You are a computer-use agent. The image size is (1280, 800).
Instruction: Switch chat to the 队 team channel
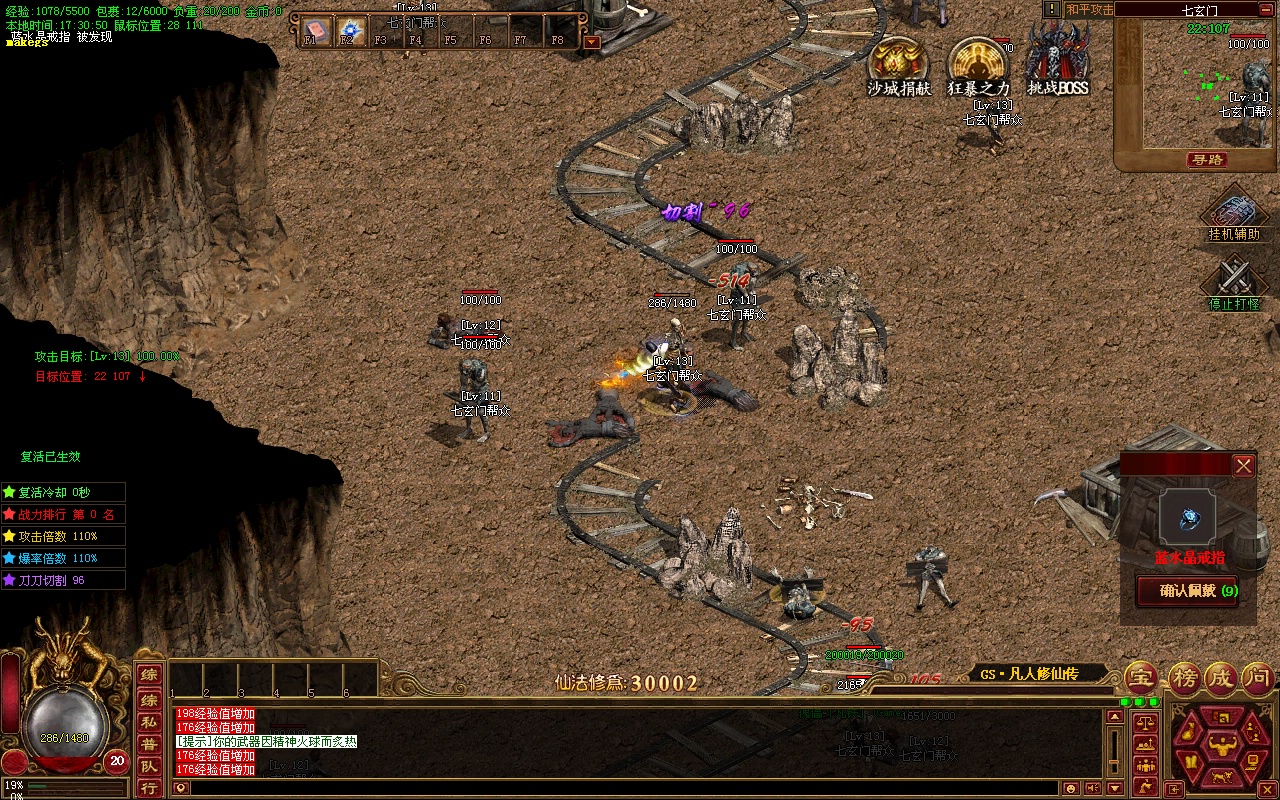pyautogui.click(x=148, y=766)
